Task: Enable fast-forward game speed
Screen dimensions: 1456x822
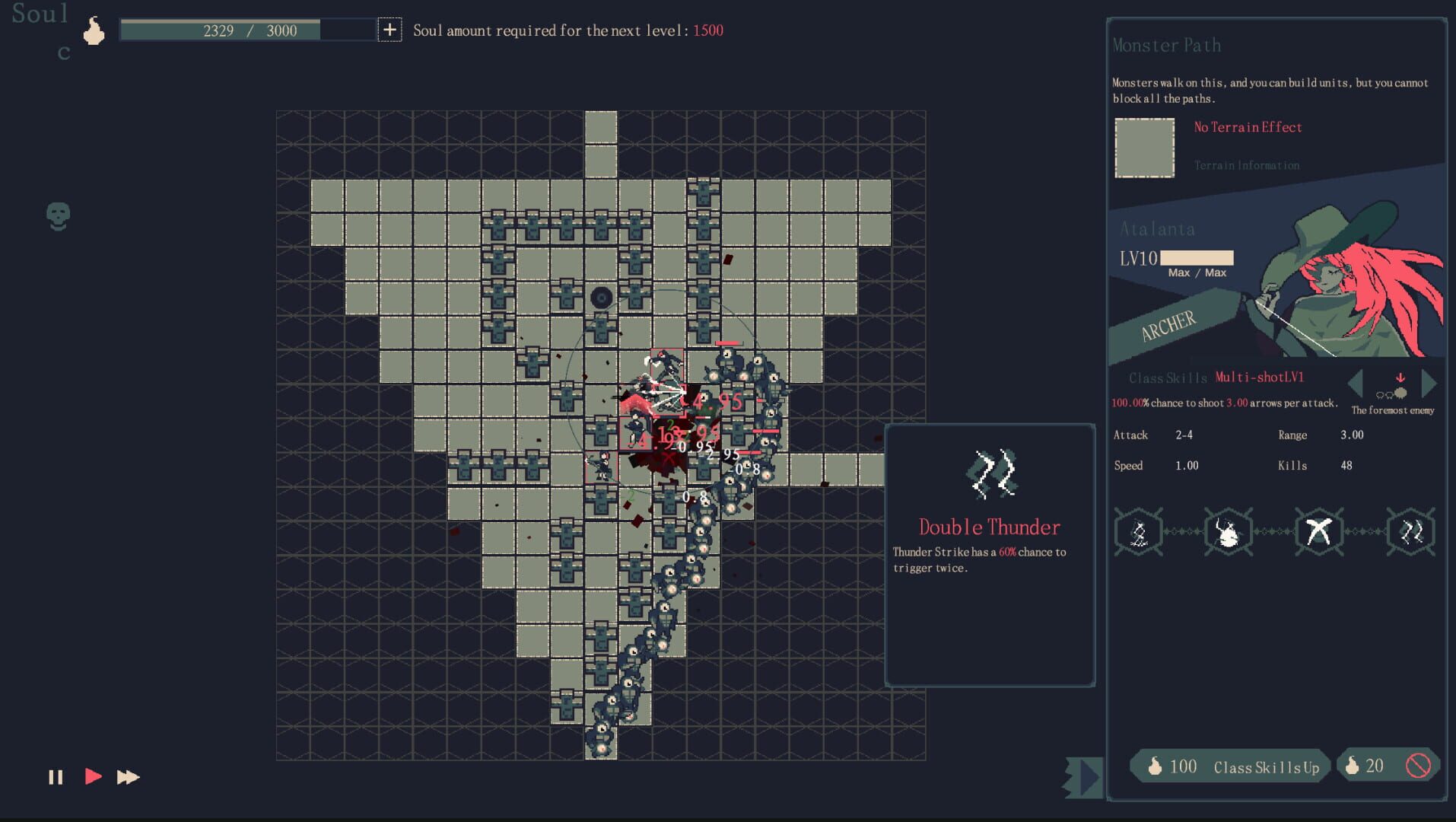Action: tap(127, 777)
